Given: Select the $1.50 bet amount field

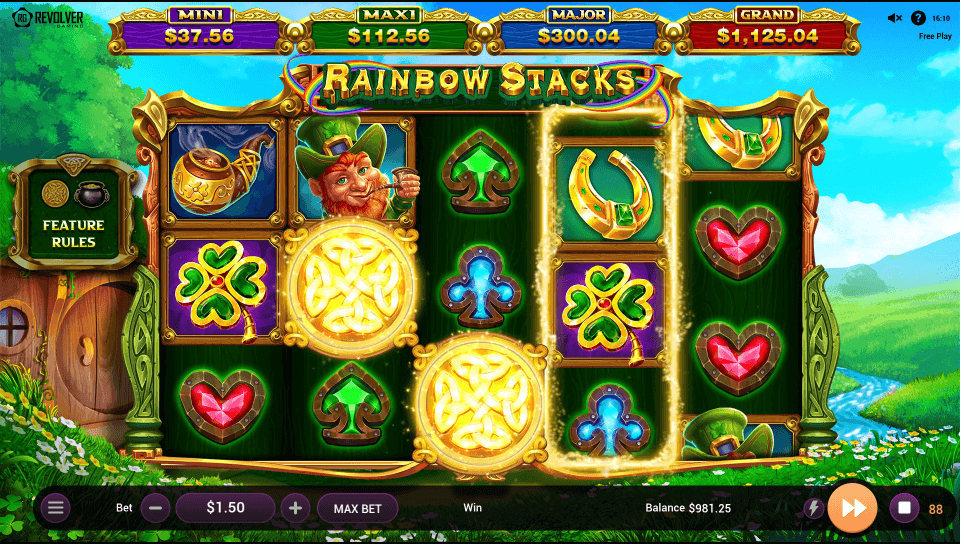Looking at the screenshot, I should 225,508.
